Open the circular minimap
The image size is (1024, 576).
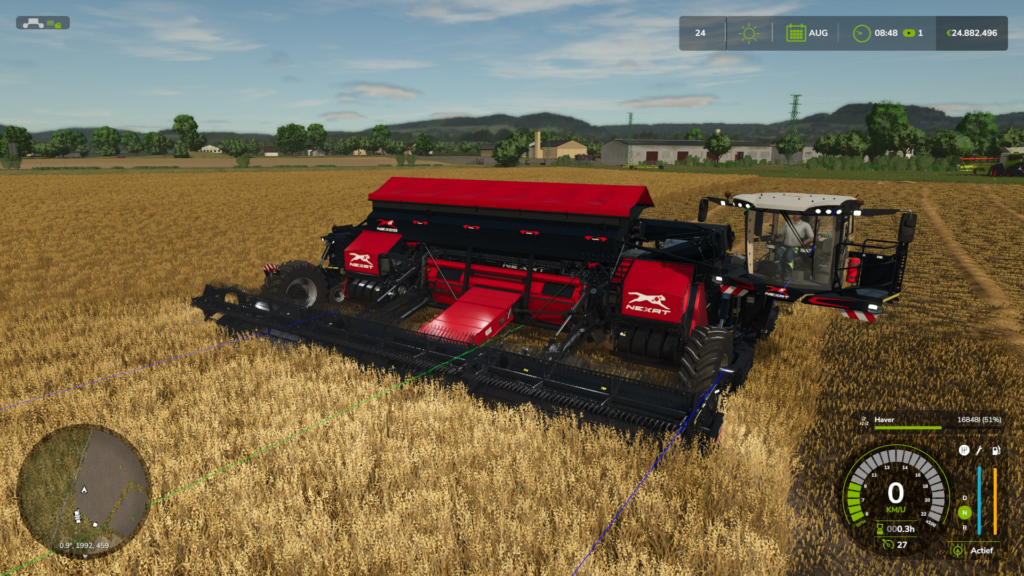(x=84, y=491)
